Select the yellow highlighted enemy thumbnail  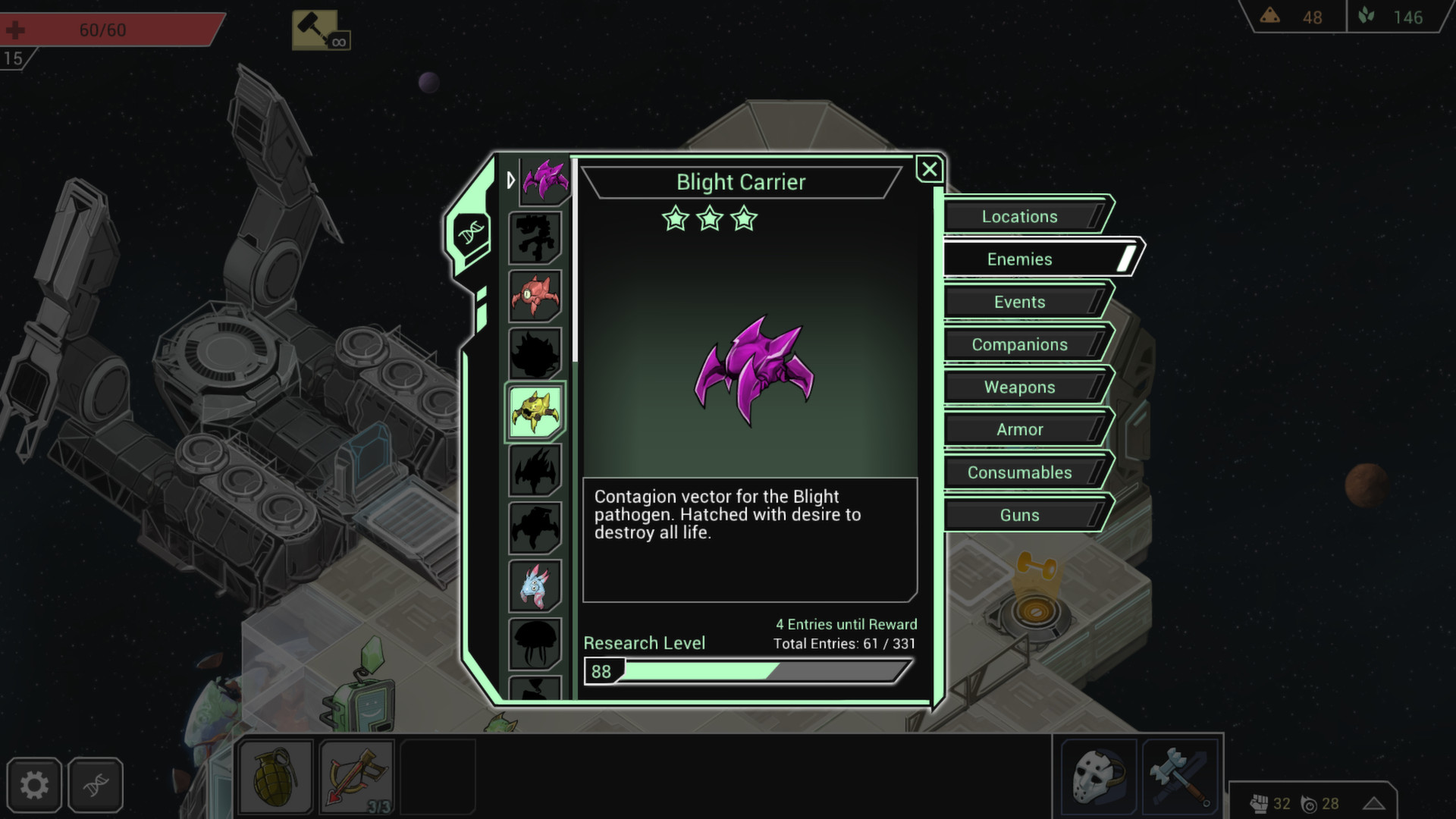(535, 412)
